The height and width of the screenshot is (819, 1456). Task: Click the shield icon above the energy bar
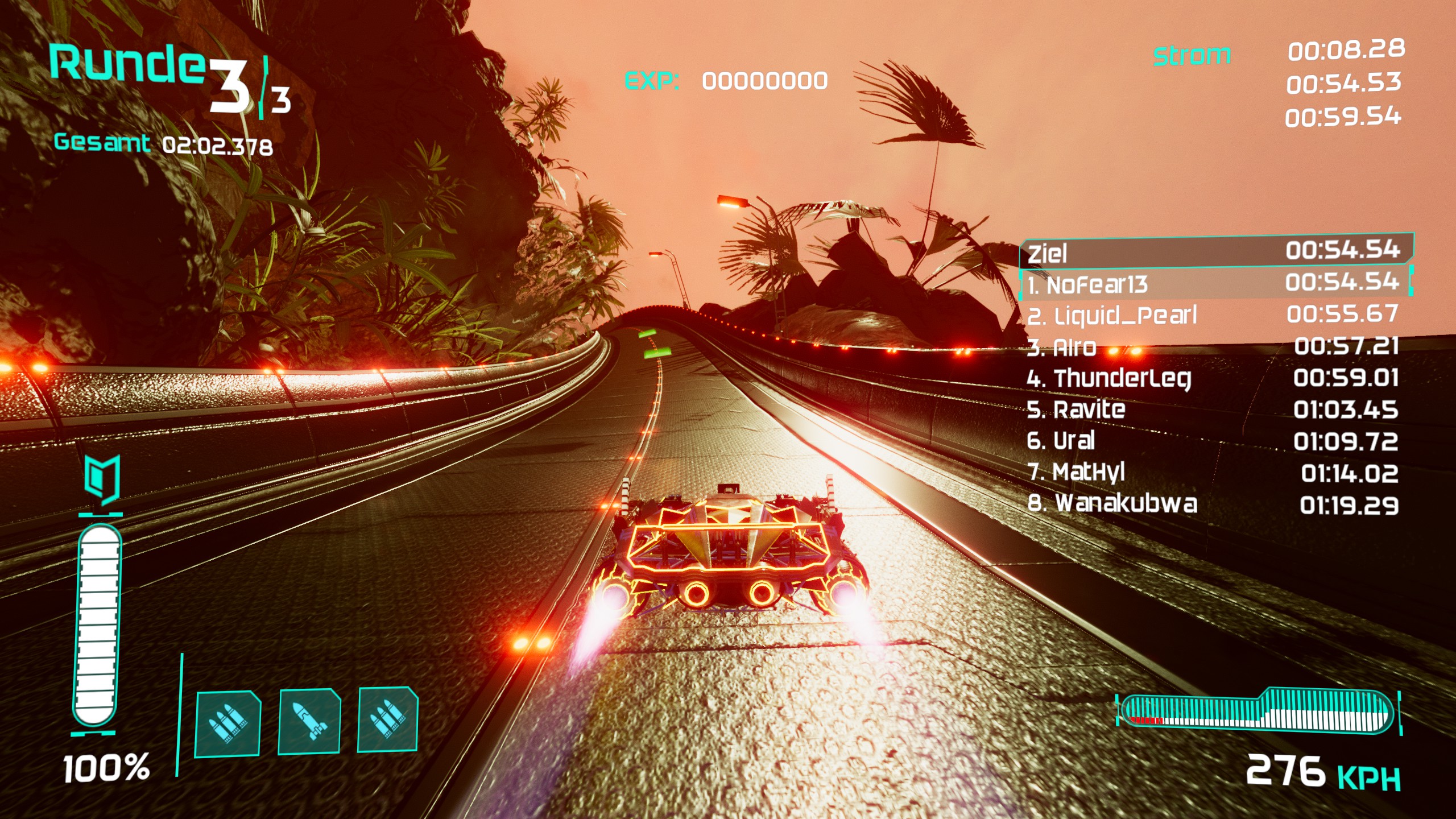click(102, 479)
